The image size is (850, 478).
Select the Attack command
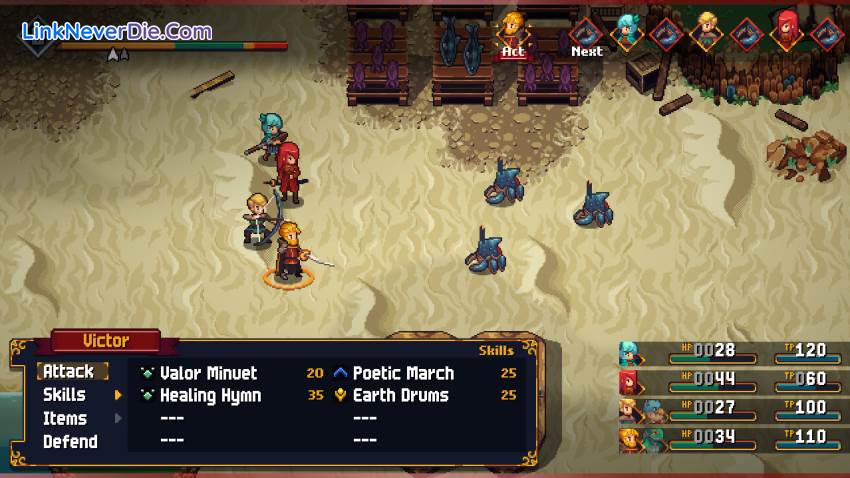point(69,371)
